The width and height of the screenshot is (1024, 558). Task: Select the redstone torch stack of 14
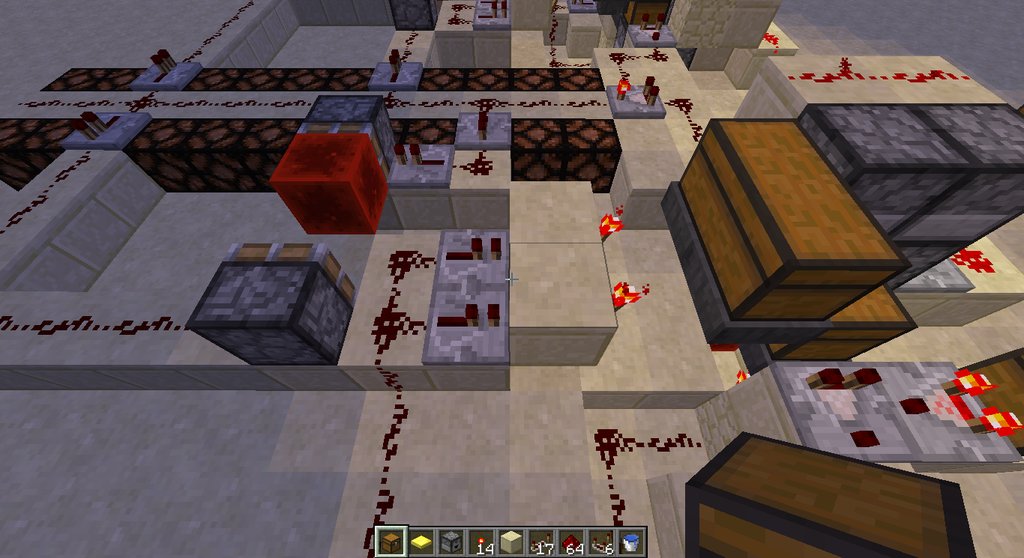(x=481, y=541)
